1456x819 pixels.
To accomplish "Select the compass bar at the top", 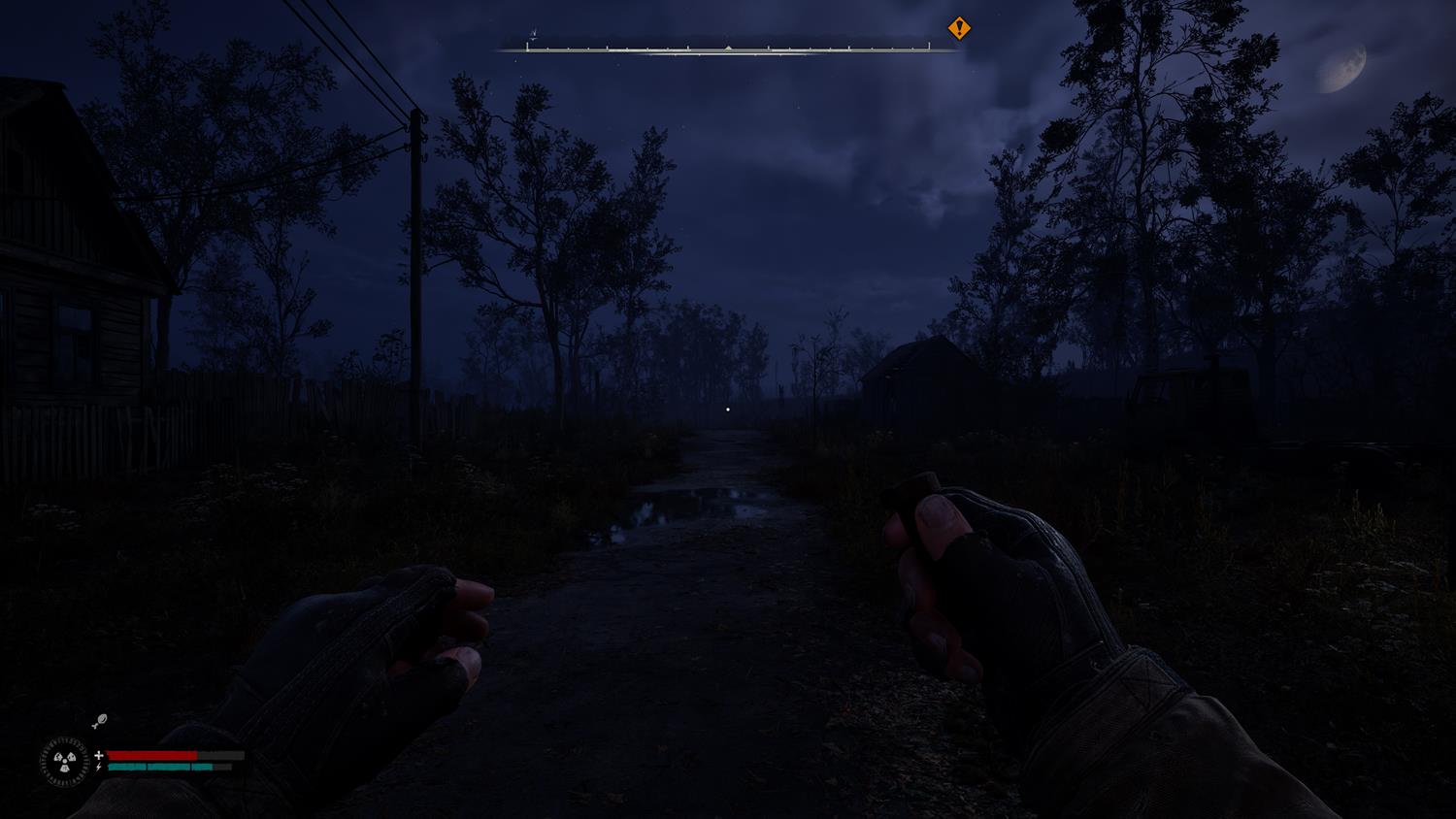I will [x=728, y=48].
